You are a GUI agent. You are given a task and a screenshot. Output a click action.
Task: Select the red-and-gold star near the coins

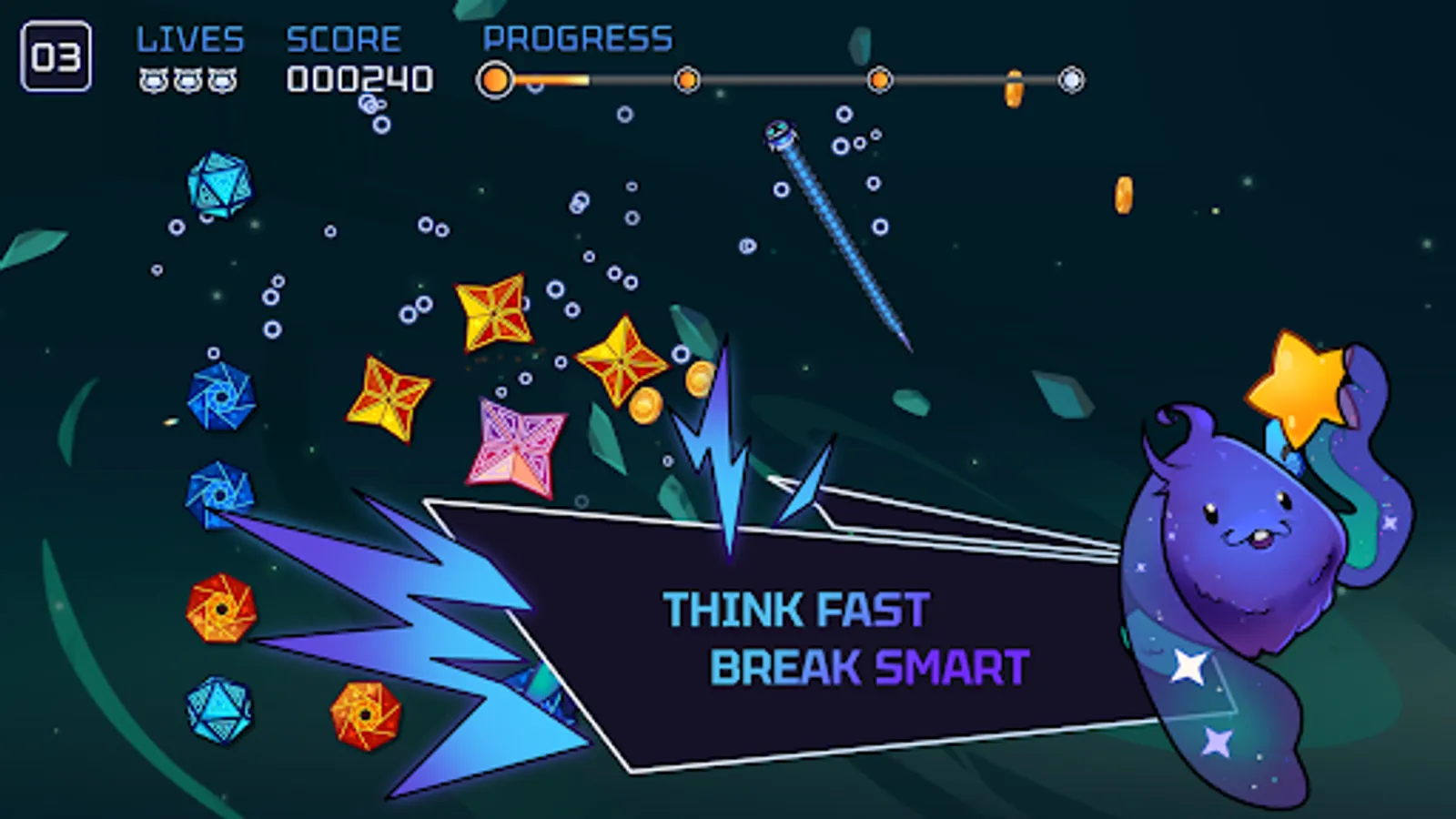coord(620,364)
